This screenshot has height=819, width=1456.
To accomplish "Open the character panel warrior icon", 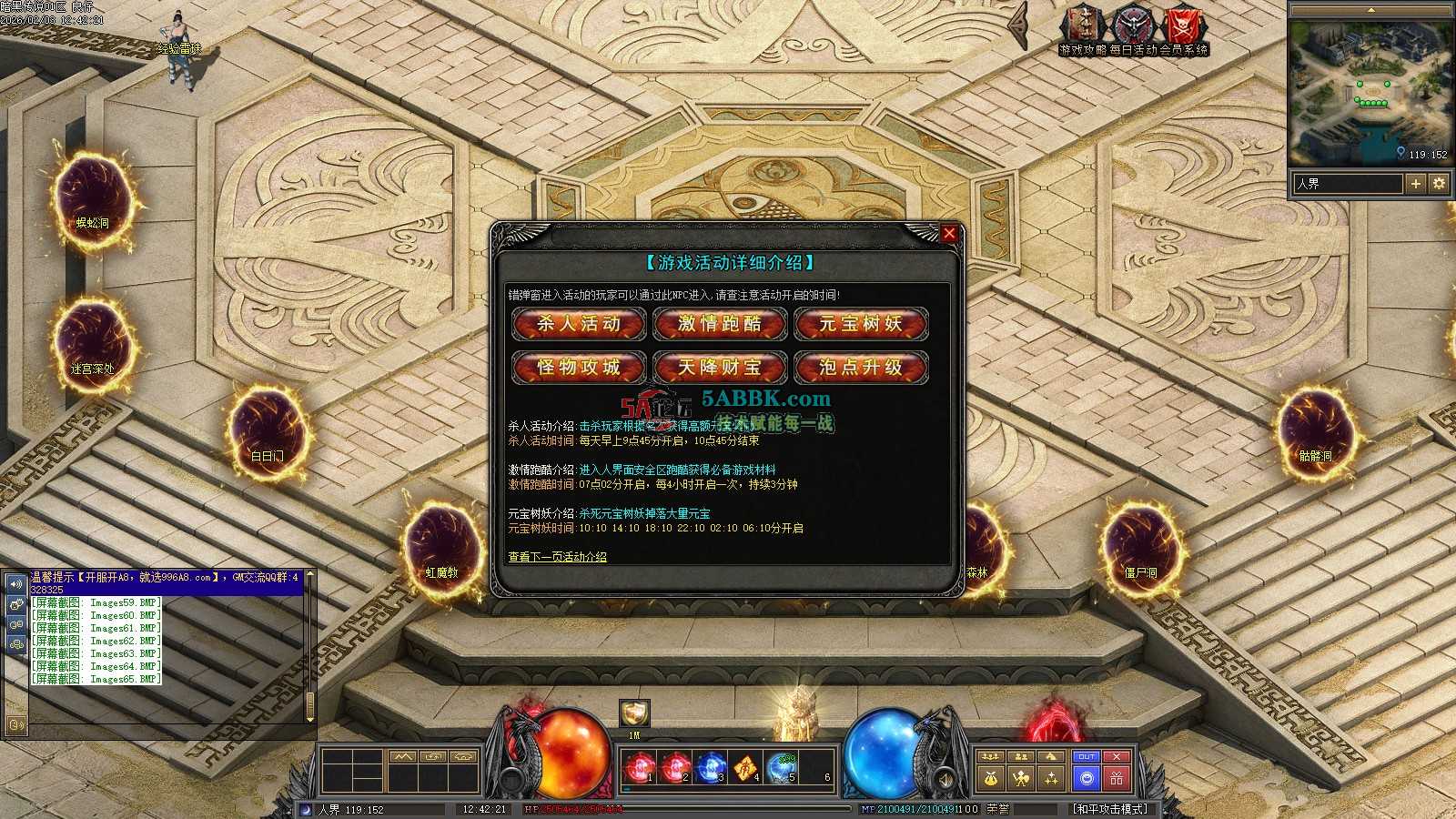I will [1022, 778].
